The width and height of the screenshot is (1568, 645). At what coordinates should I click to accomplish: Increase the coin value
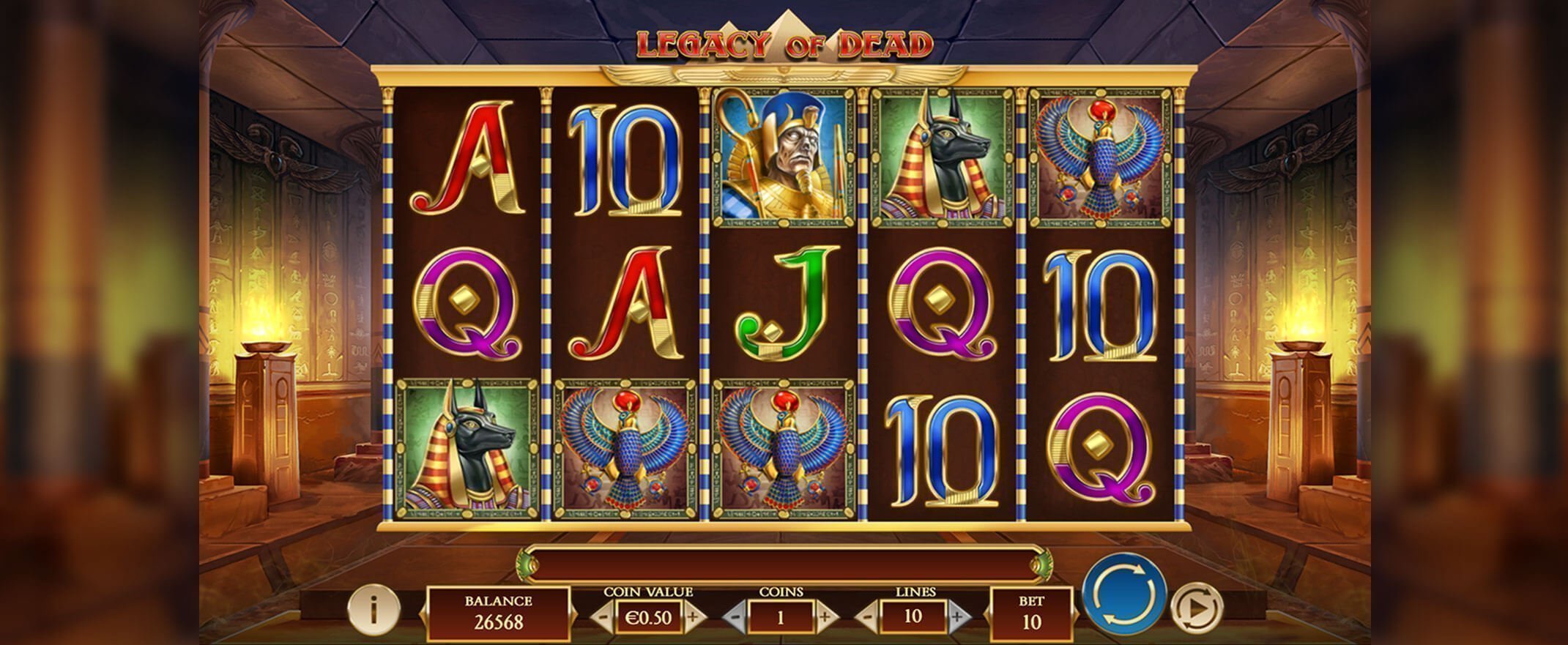click(693, 617)
